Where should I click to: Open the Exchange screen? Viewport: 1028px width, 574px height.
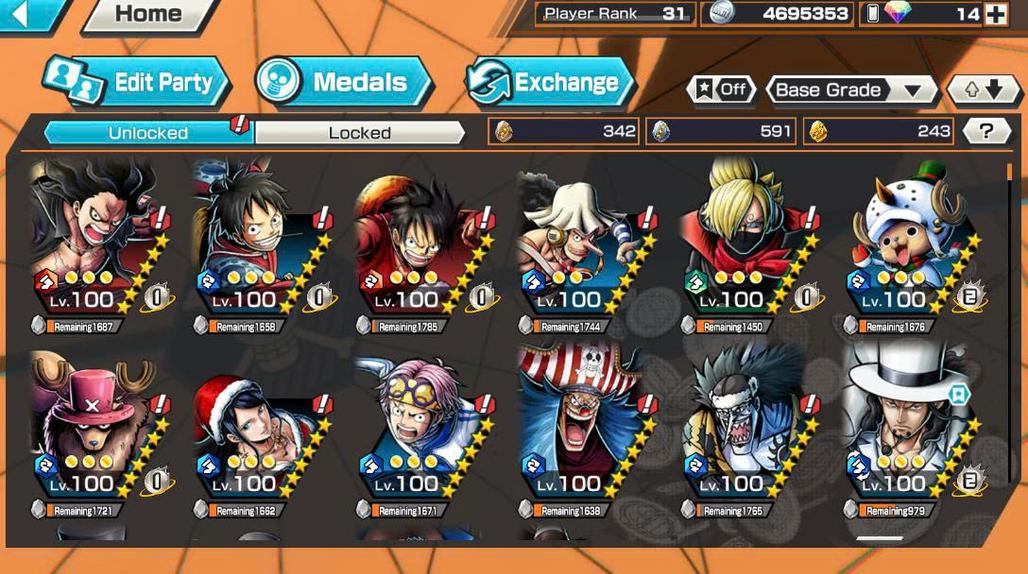pos(547,82)
